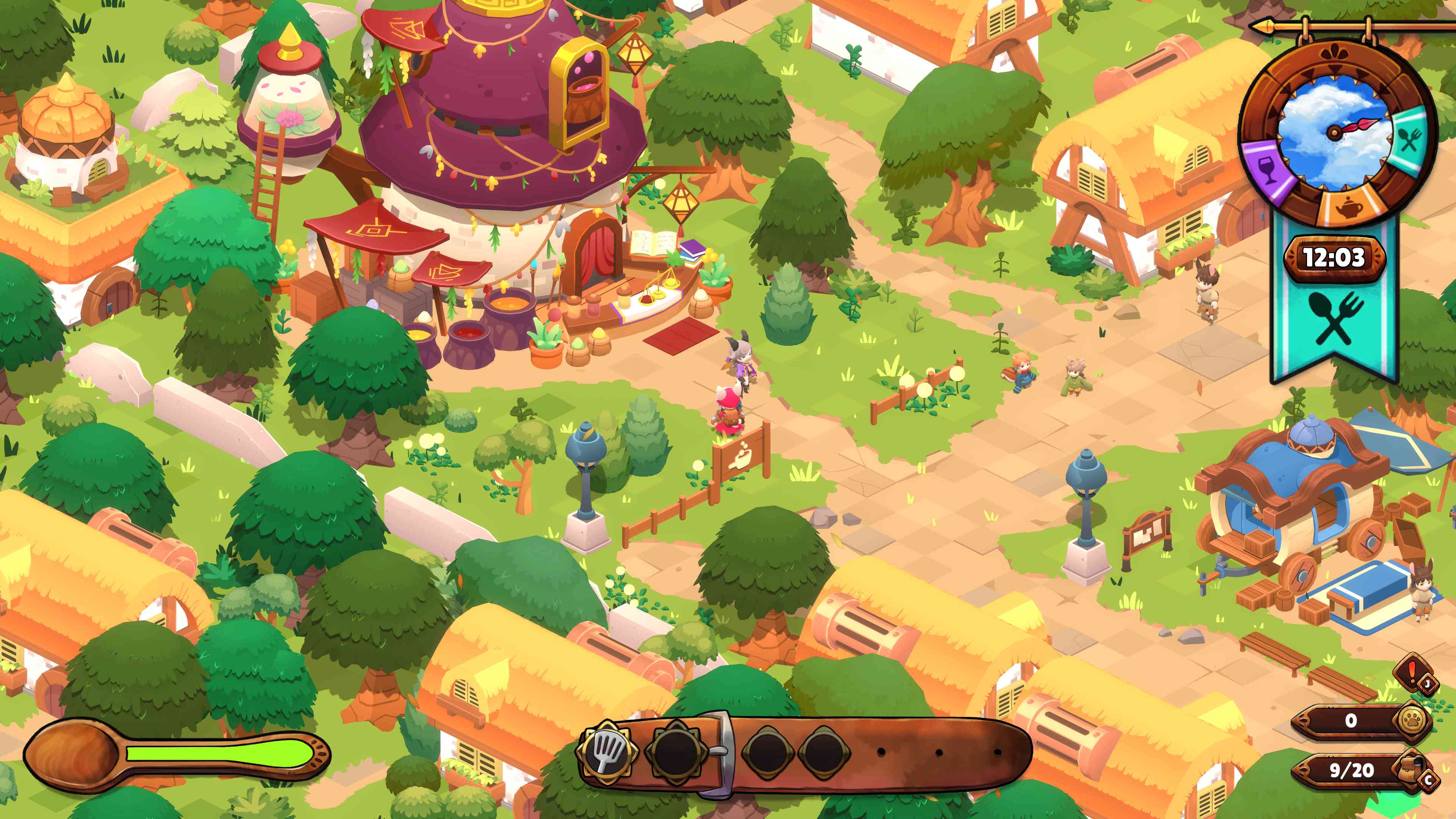The width and height of the screenshot is (1456, 819).
Task: Open the journal via the exclamation icon
Action: [x=1411, y=672]
